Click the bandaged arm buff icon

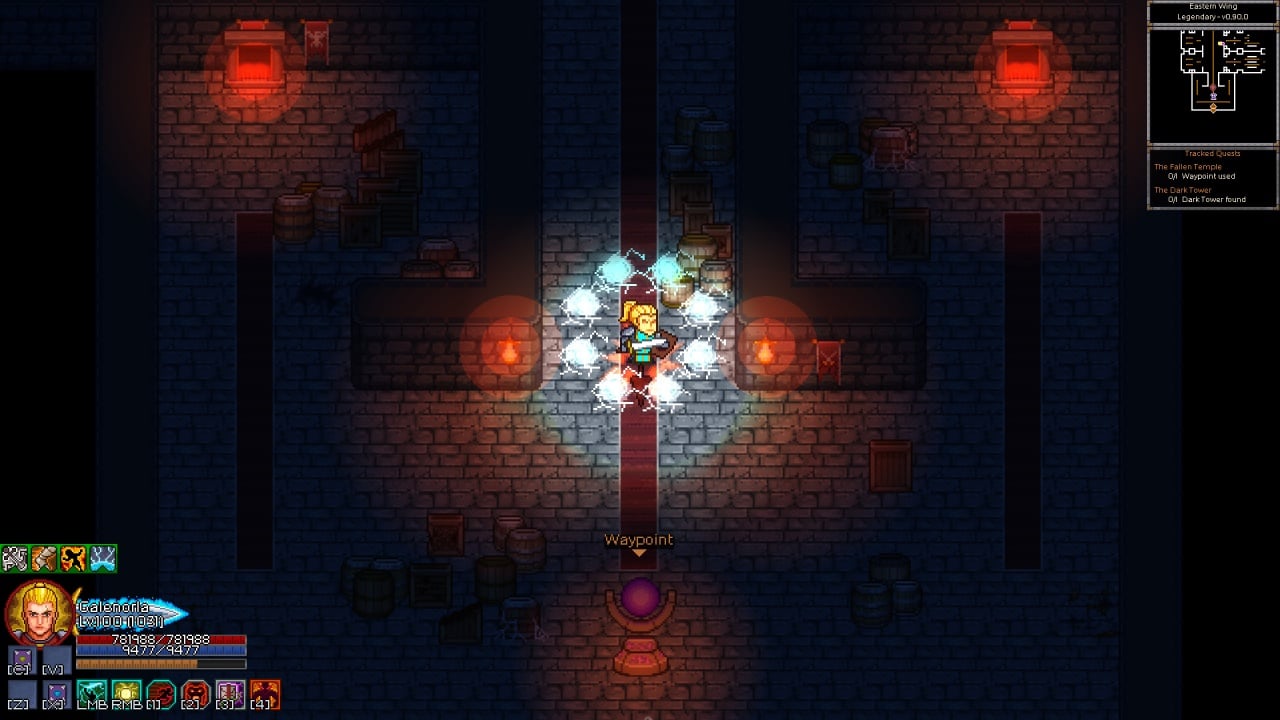[x=44, y=558]
